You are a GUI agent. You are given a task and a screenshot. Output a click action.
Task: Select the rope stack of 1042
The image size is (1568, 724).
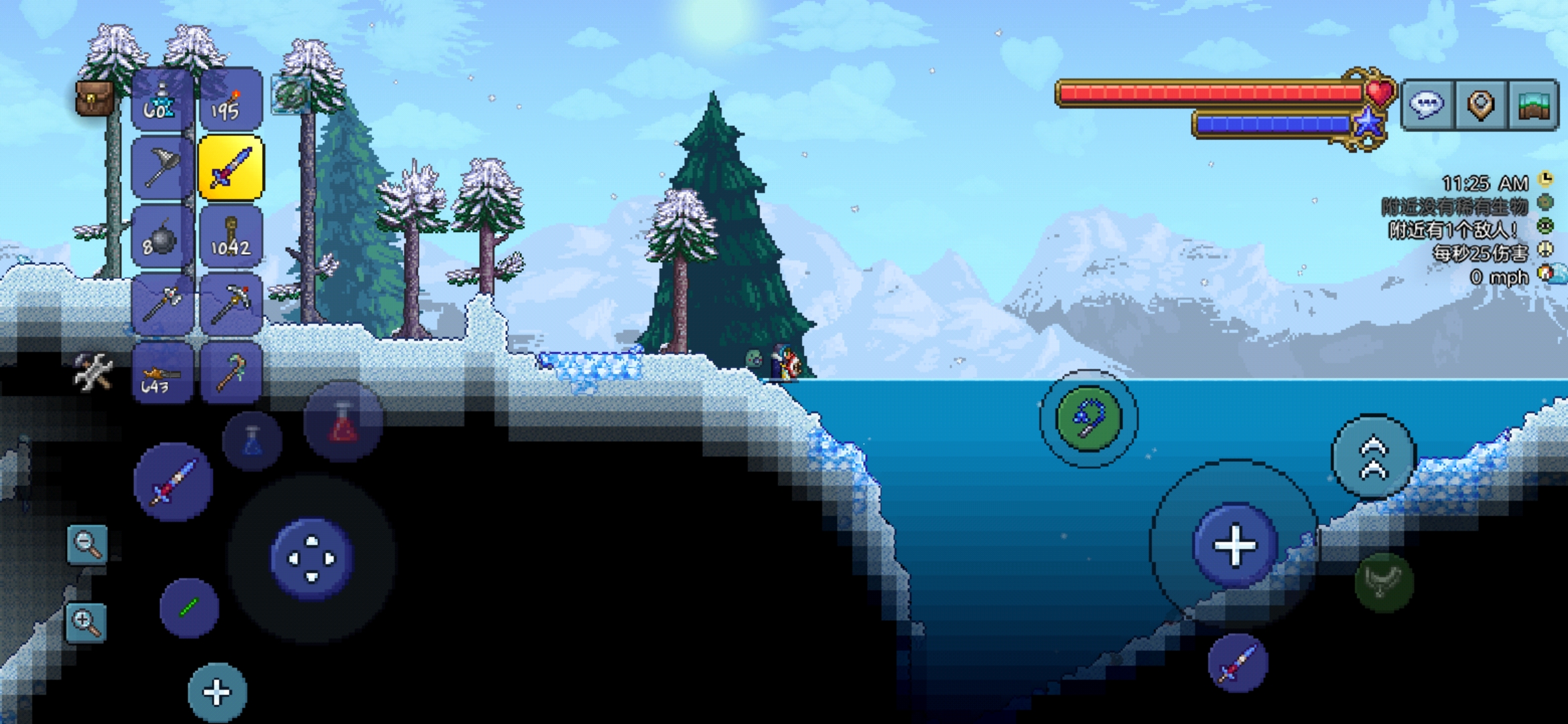pos(231,237)
